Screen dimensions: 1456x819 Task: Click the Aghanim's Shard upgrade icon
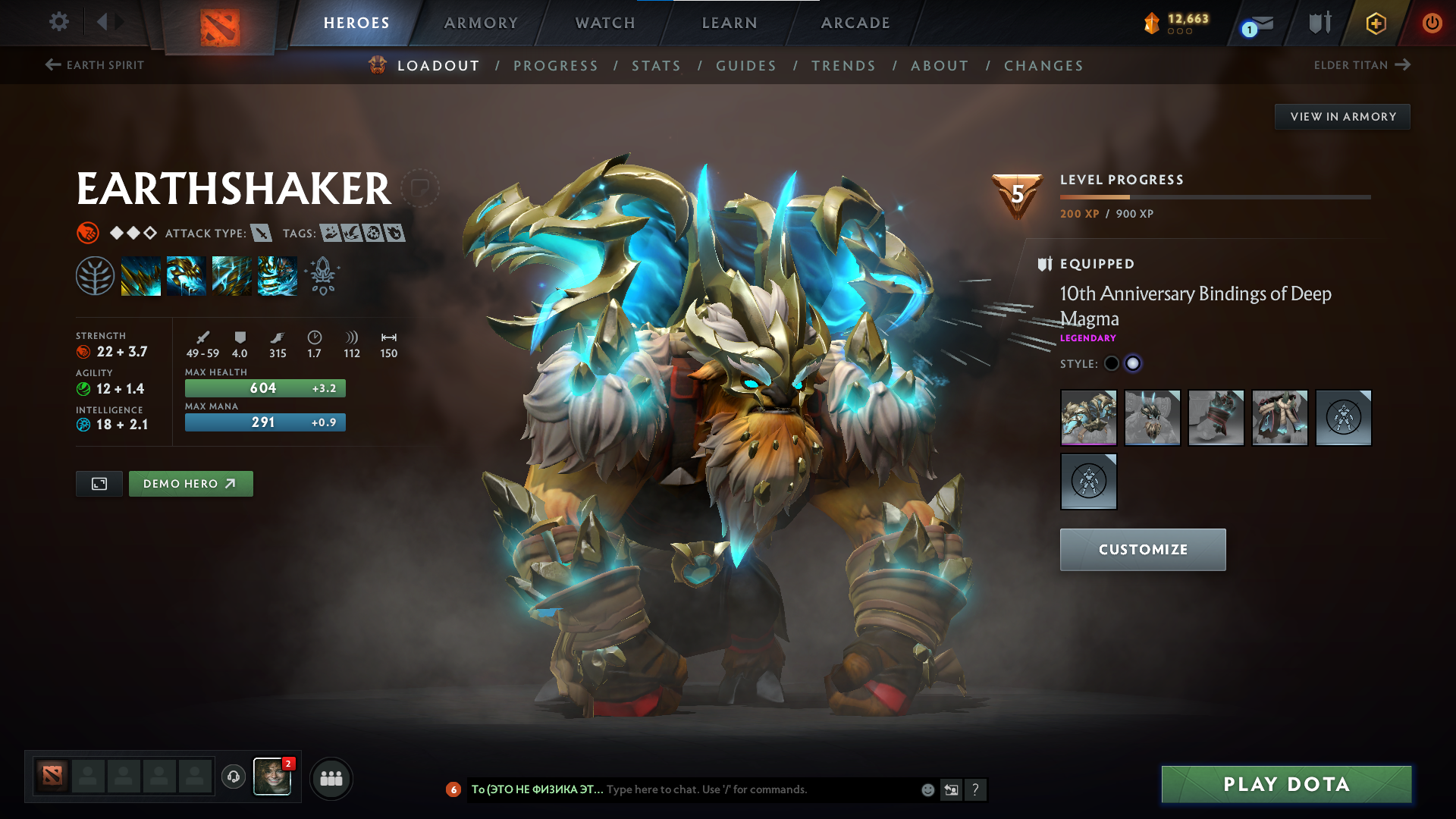322,275
